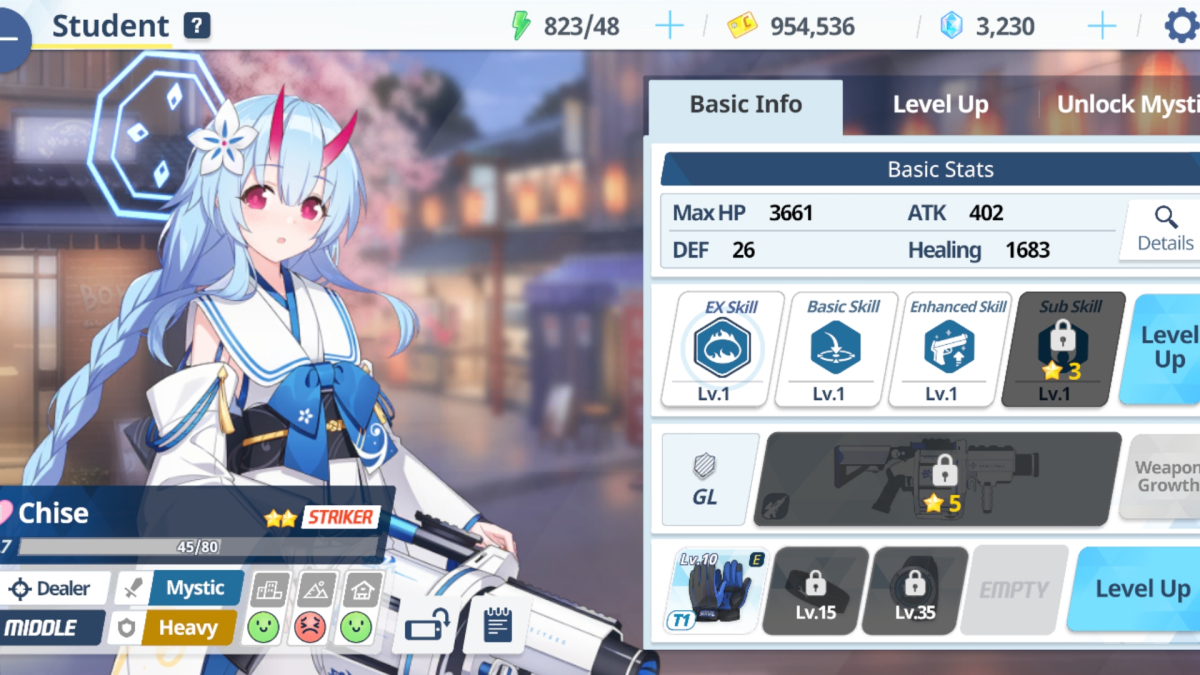This screenshot has width=1200, height=675.
Task: Switch to the Basic Info tab
Action: pyautogui.click(x=745, y=105)
